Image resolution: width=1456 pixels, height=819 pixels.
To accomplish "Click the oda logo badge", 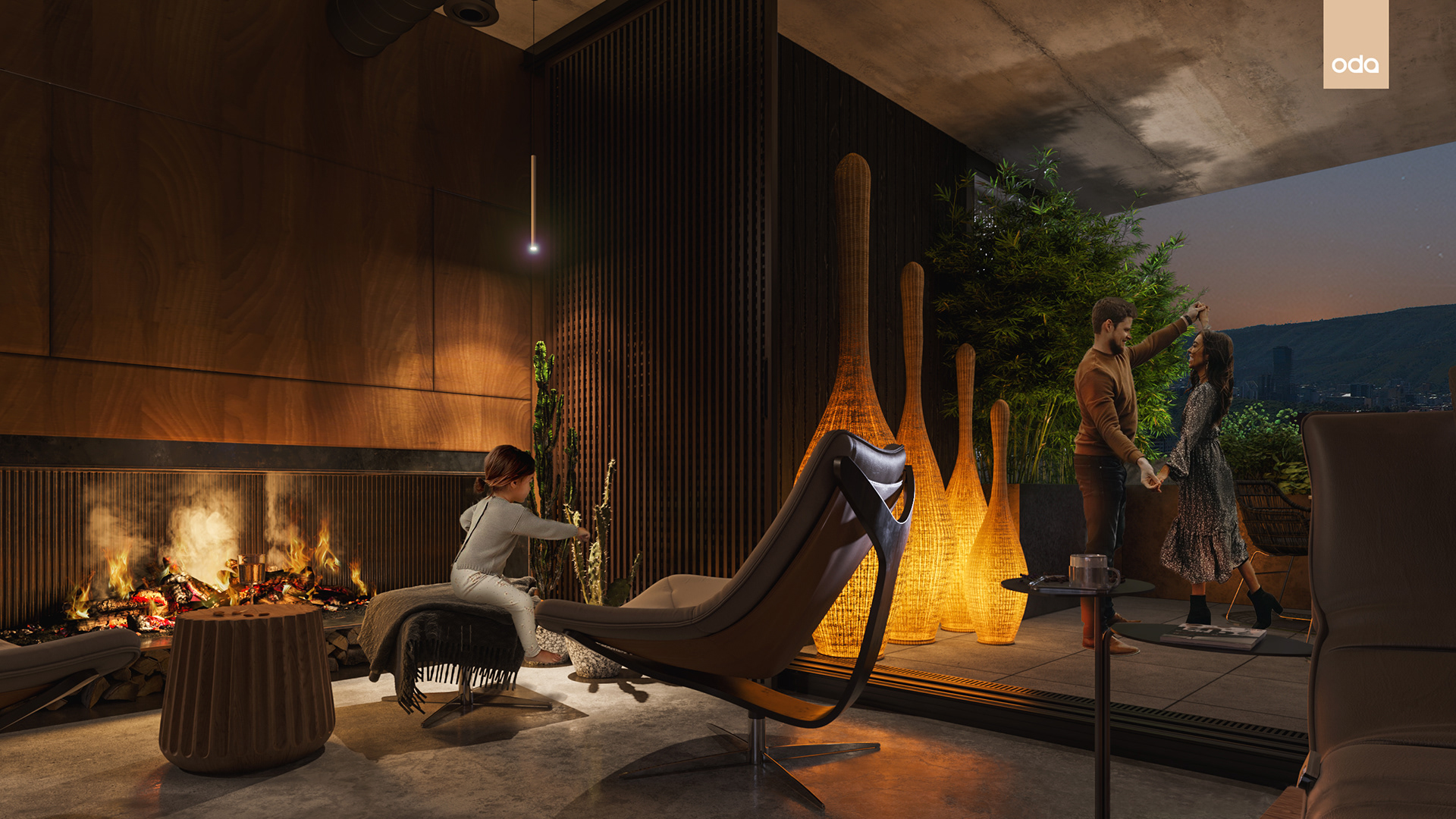I will tap(1355, 45).
